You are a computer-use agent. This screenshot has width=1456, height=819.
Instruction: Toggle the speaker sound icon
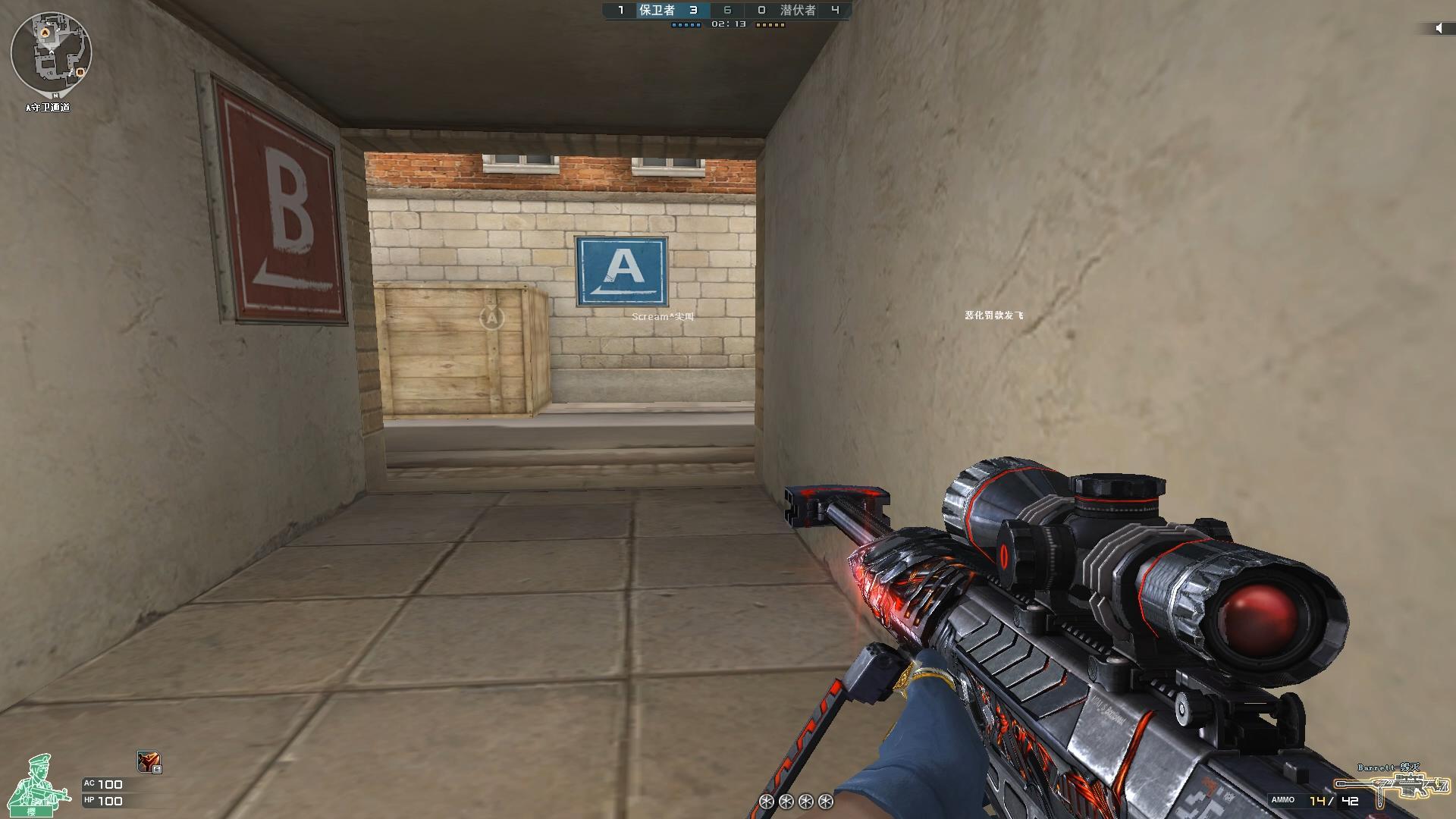tap(1439, 28)
